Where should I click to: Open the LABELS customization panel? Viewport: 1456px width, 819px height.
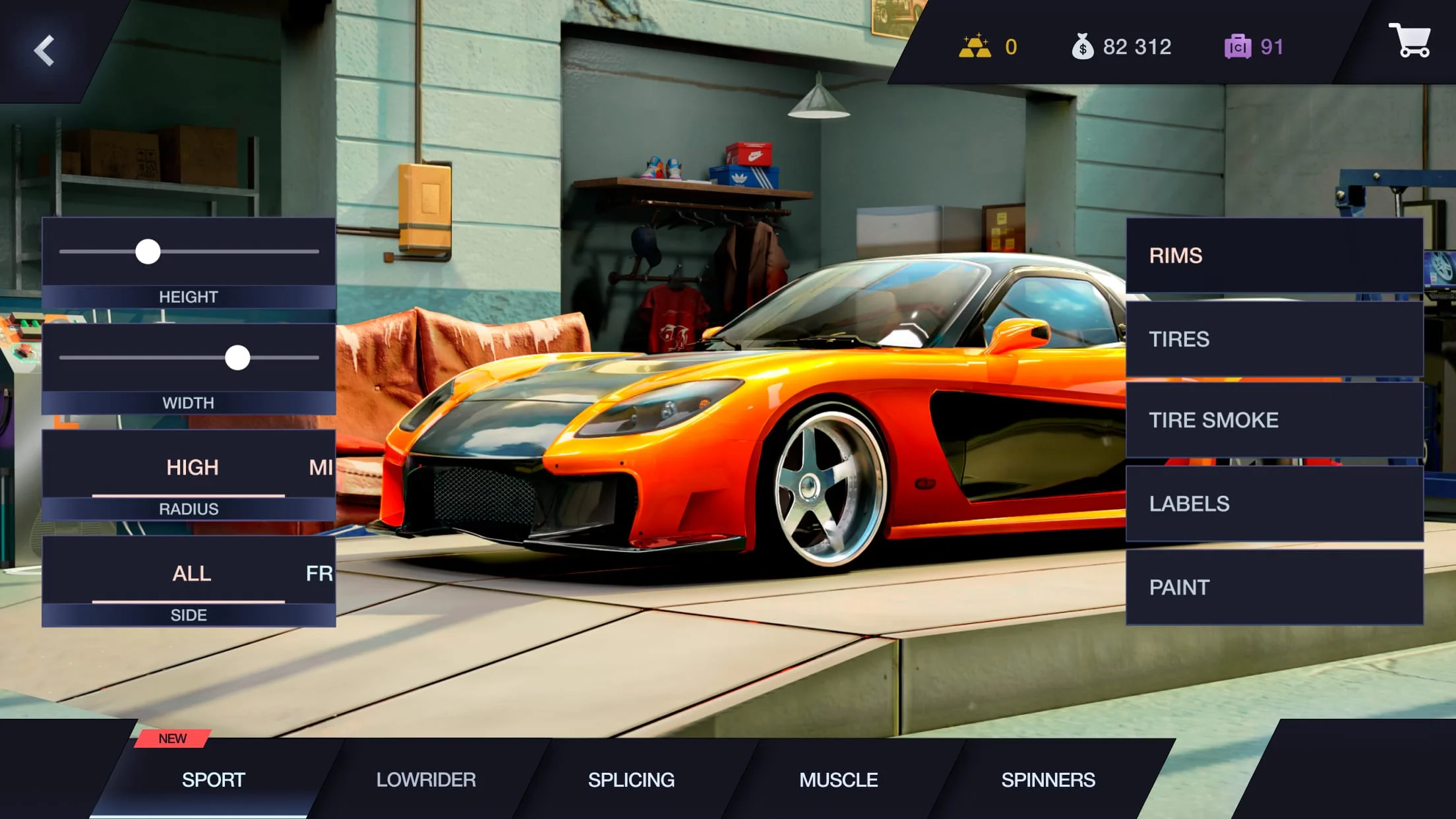click(1273, 503)
